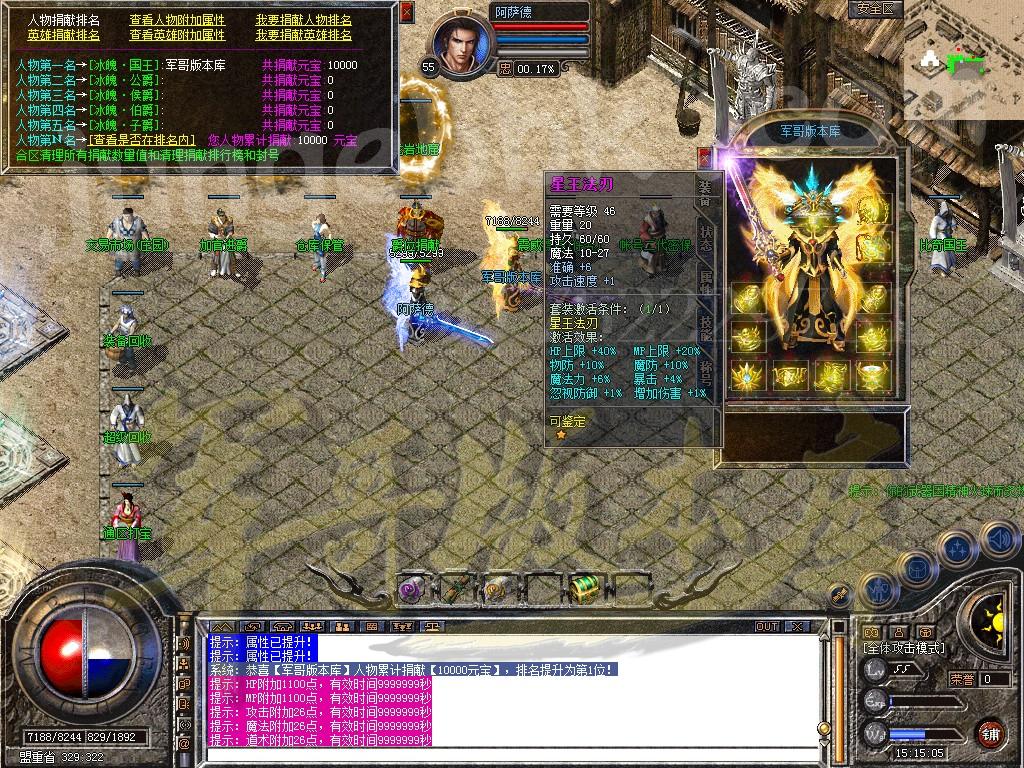This screenshot has height=768, width=1024.
Task: Click the minimap in the corner
Action: (961, 62)
